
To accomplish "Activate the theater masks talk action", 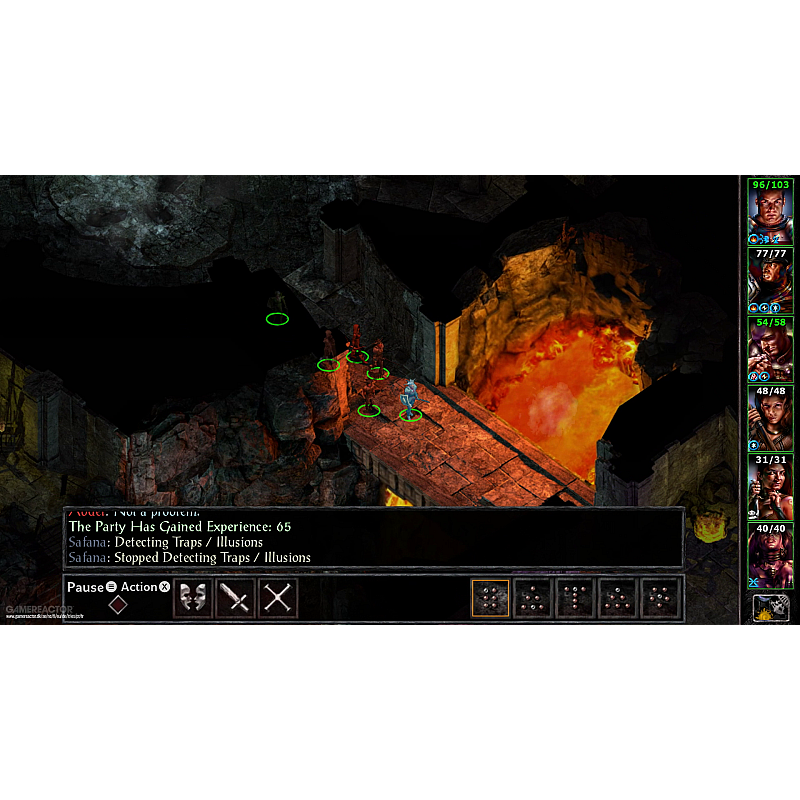I will tap(192, 598).
